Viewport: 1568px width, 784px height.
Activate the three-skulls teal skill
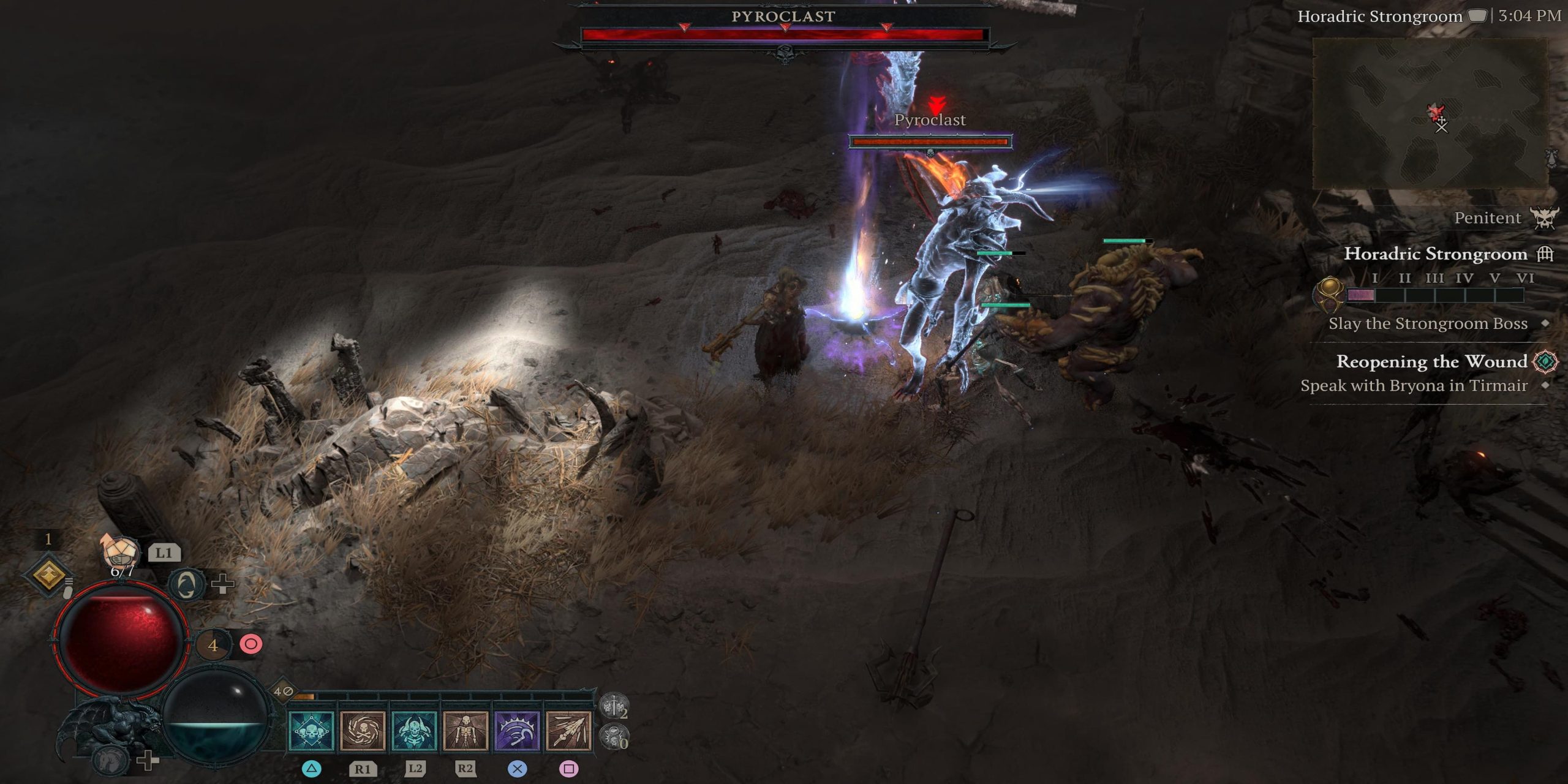(311, 731)
